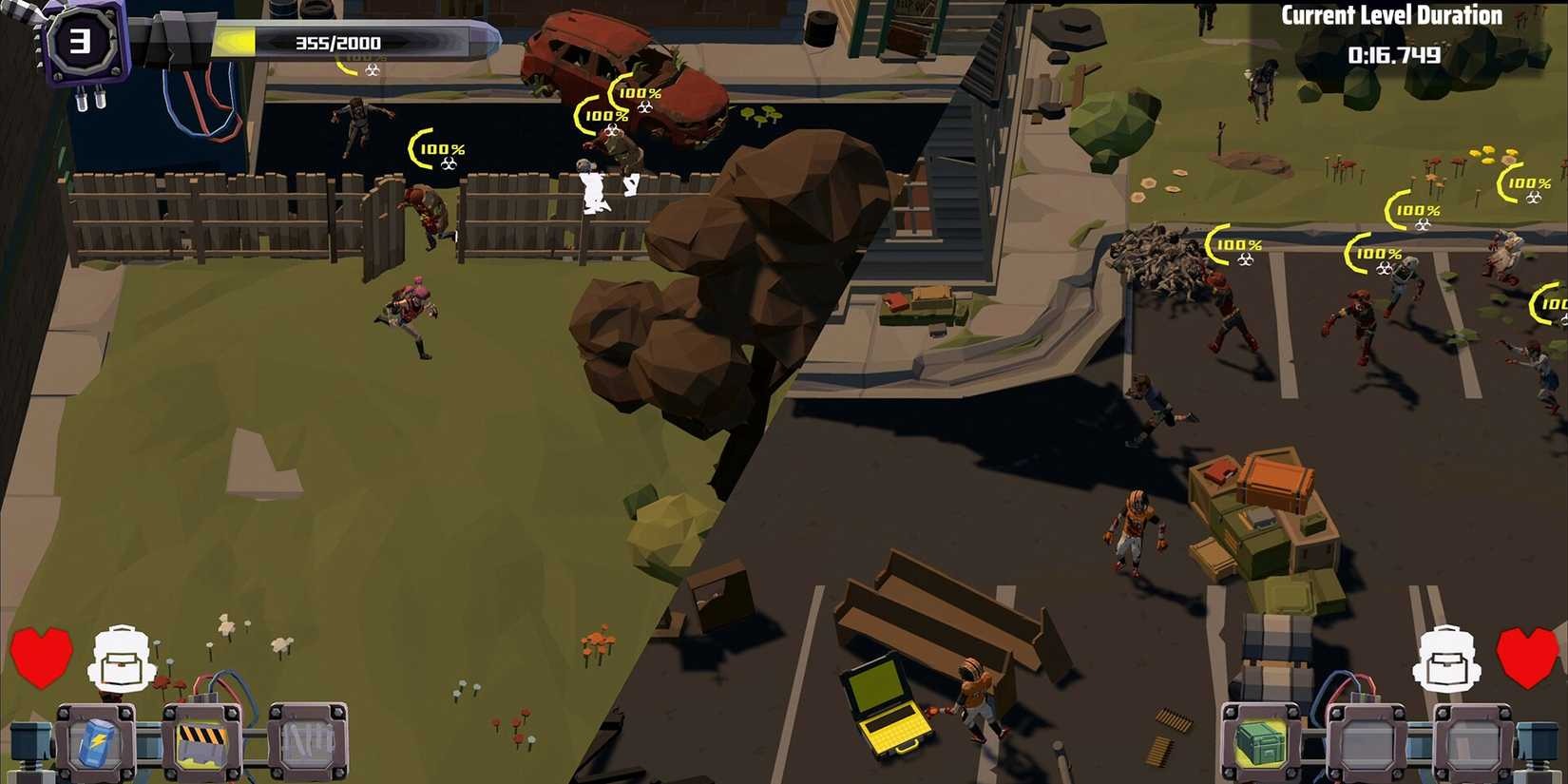Open the left player's backpack

[123, 659]
